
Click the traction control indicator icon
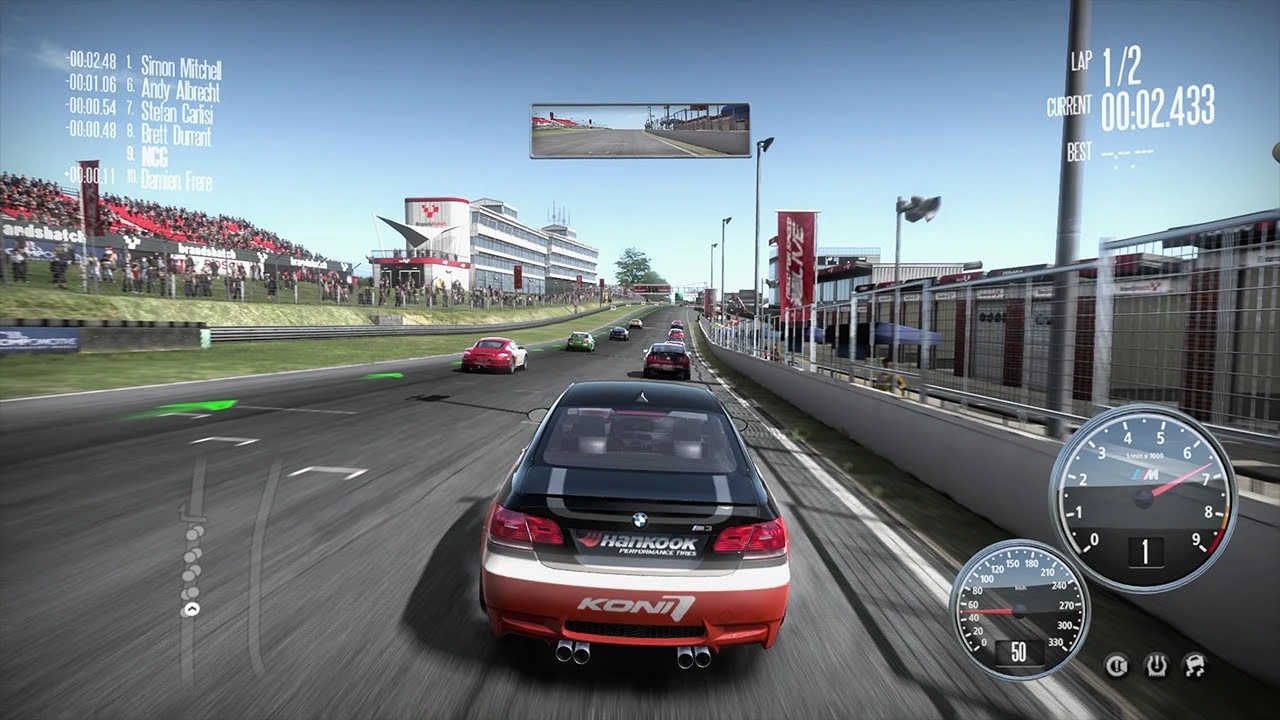pos(1157,667)
